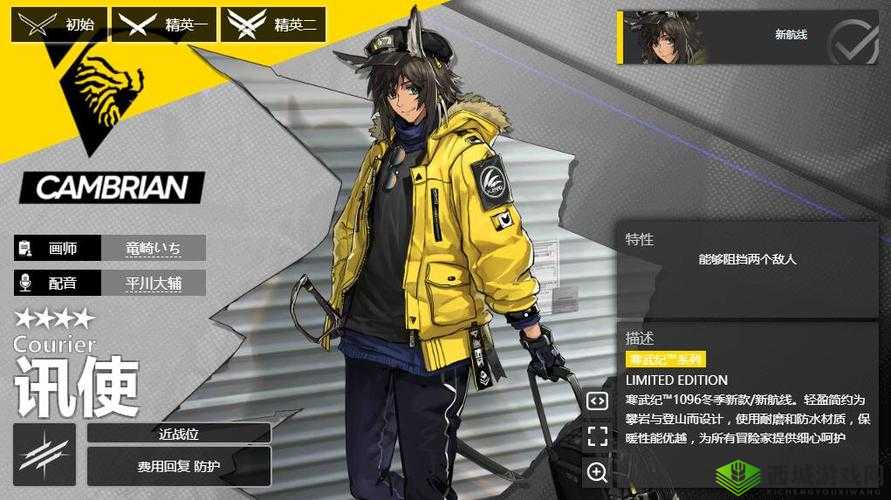Image resolution: width=891 pixels, height=500 pixels.
Task: Toggle the checkmark on 新航线 skin
Action: [855, 40]
